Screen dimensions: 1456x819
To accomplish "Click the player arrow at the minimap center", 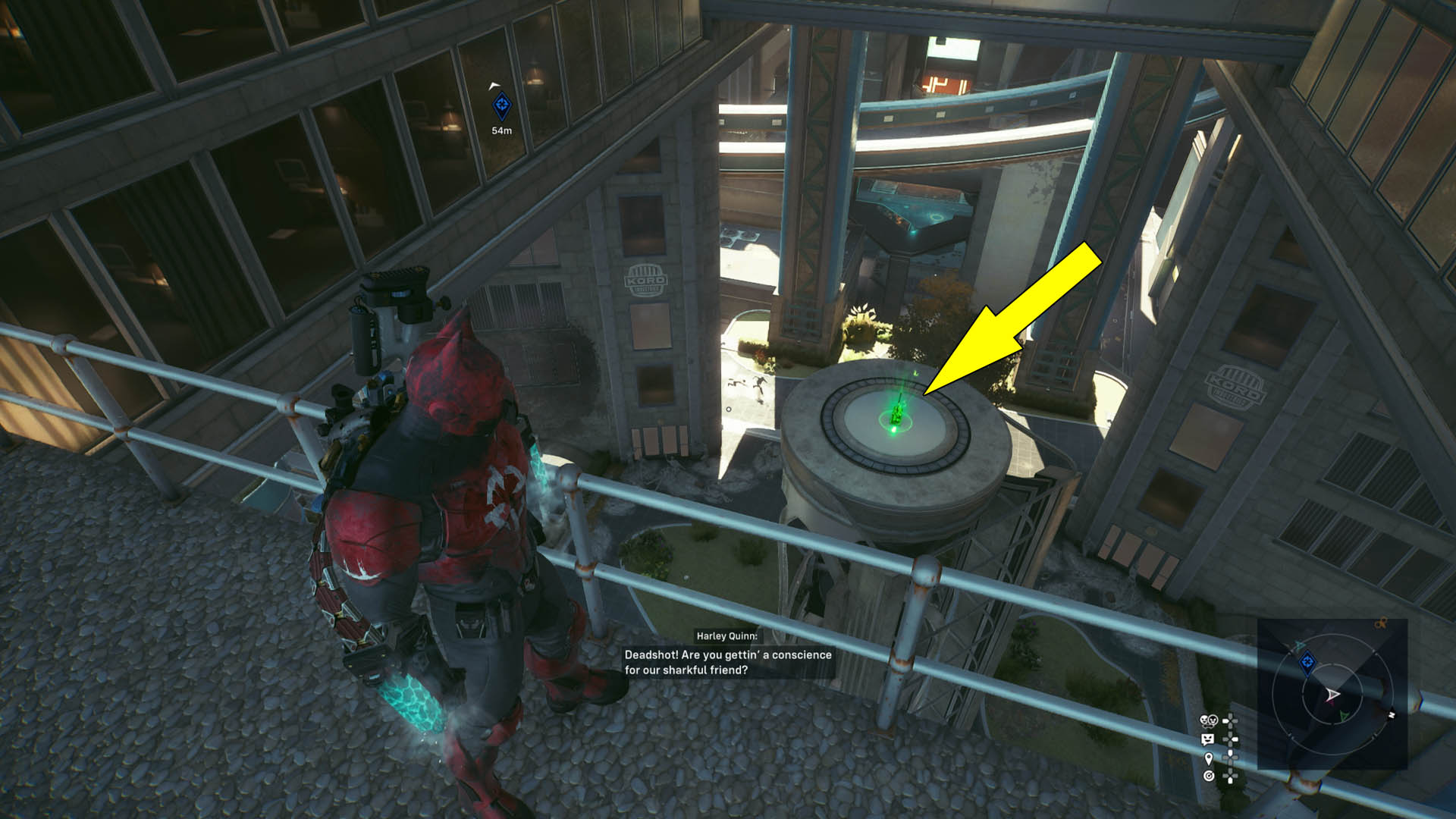I will click(x=1333, y=694).
